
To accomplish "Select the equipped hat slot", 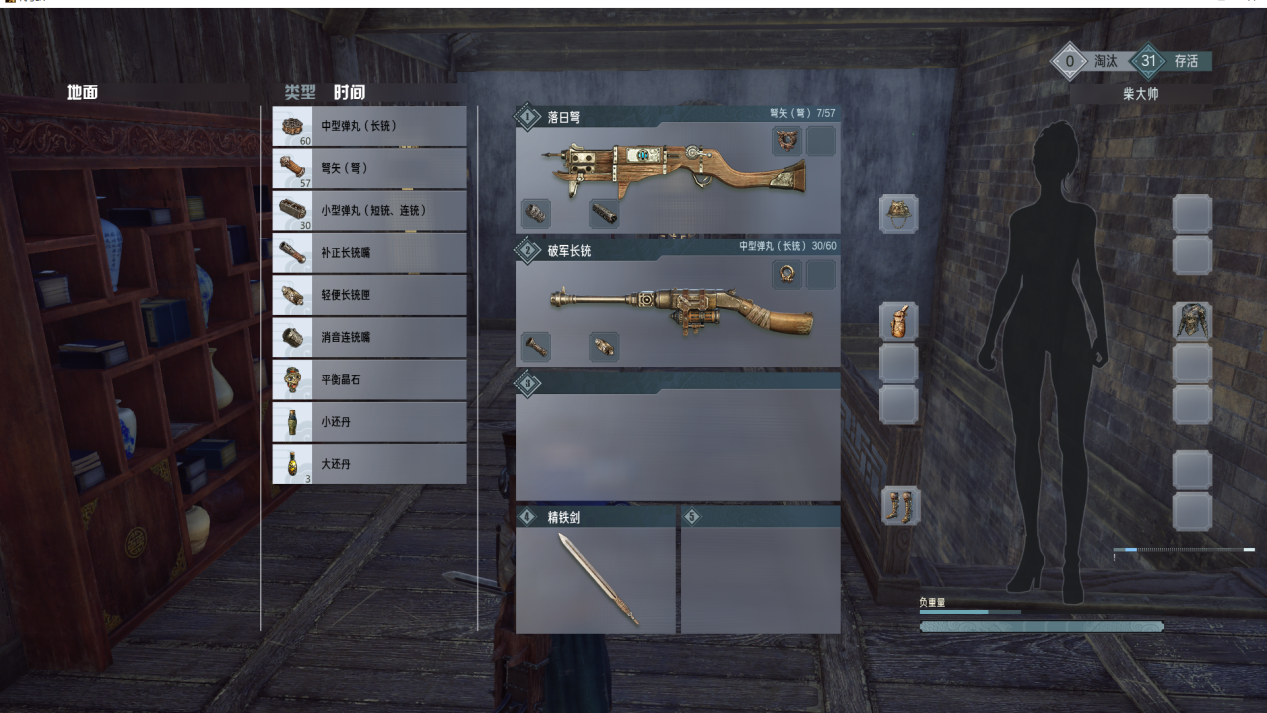I will click(x=898, y=214).
